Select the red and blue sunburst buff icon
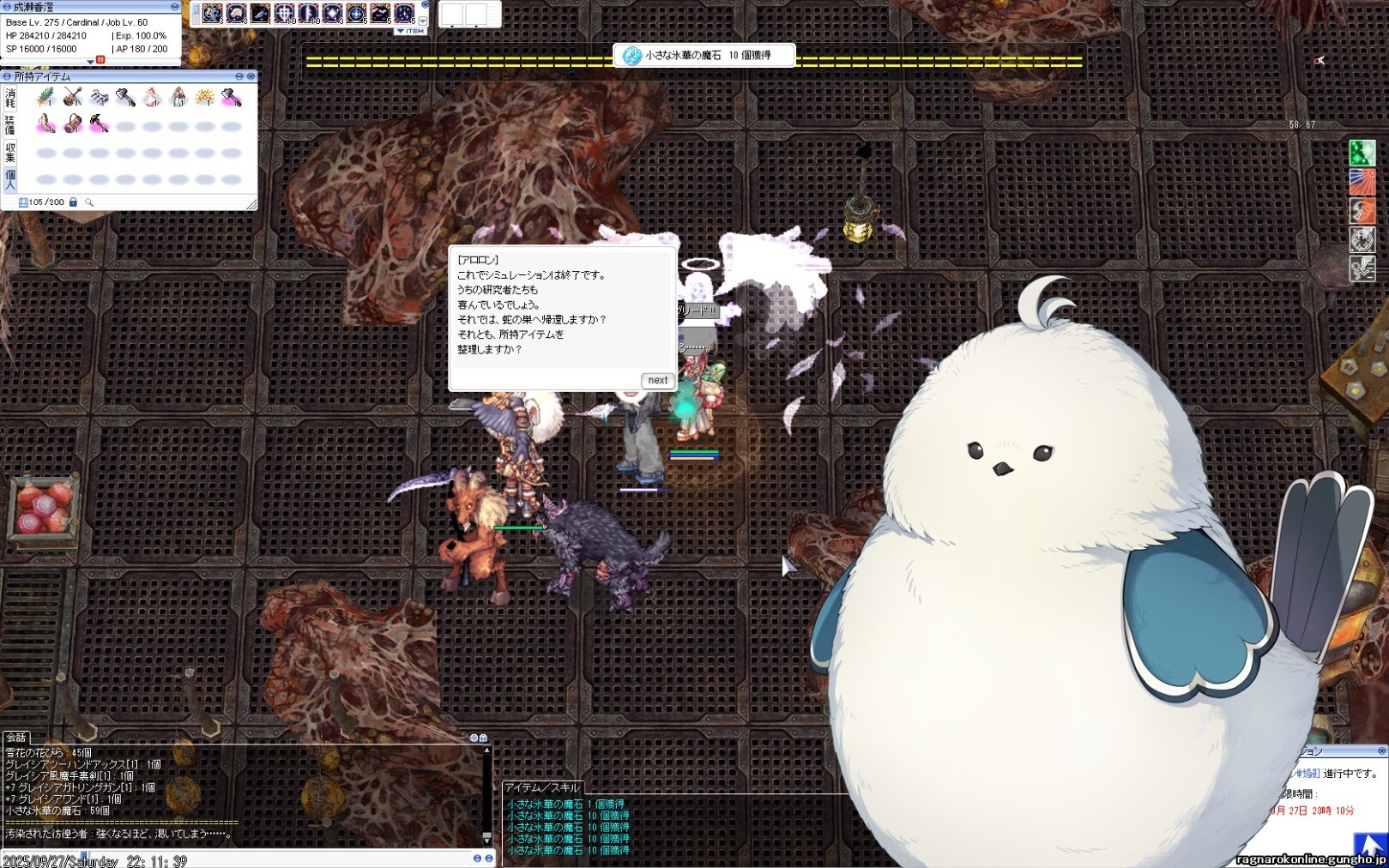The image size is (1389, 868). click(x=1362, y=182)
